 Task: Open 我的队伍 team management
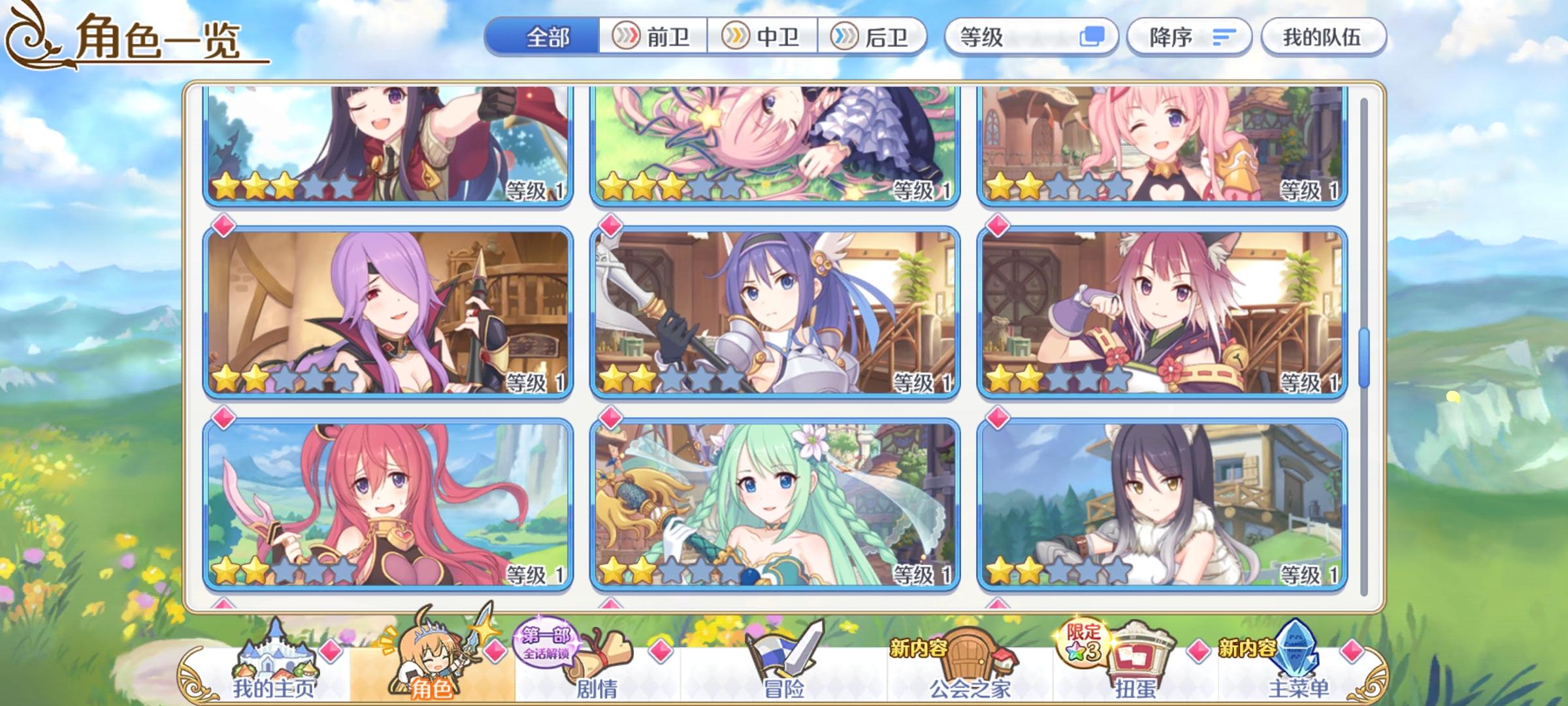point(1320,37)
